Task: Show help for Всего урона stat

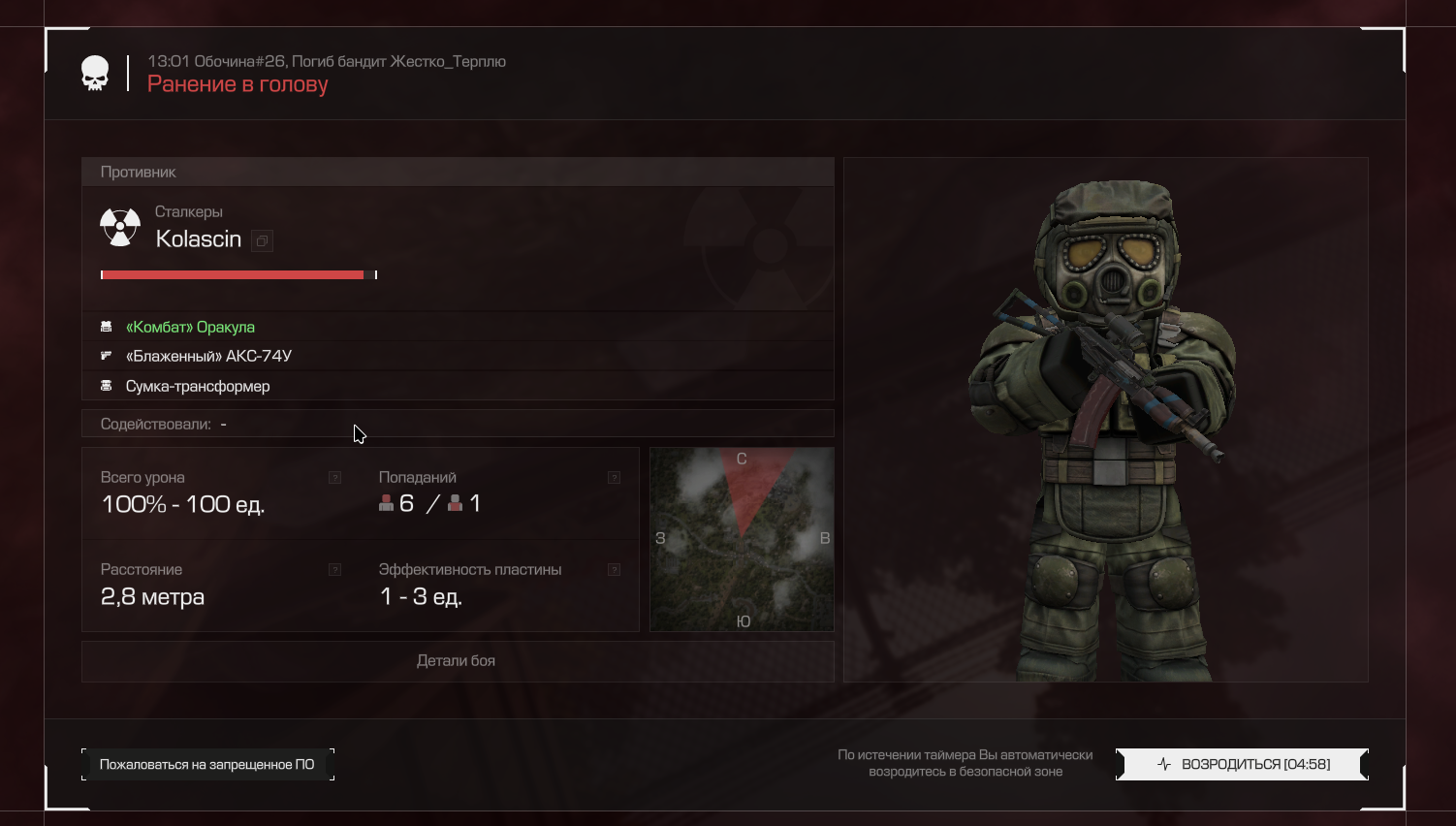Action: click(334, 477)
